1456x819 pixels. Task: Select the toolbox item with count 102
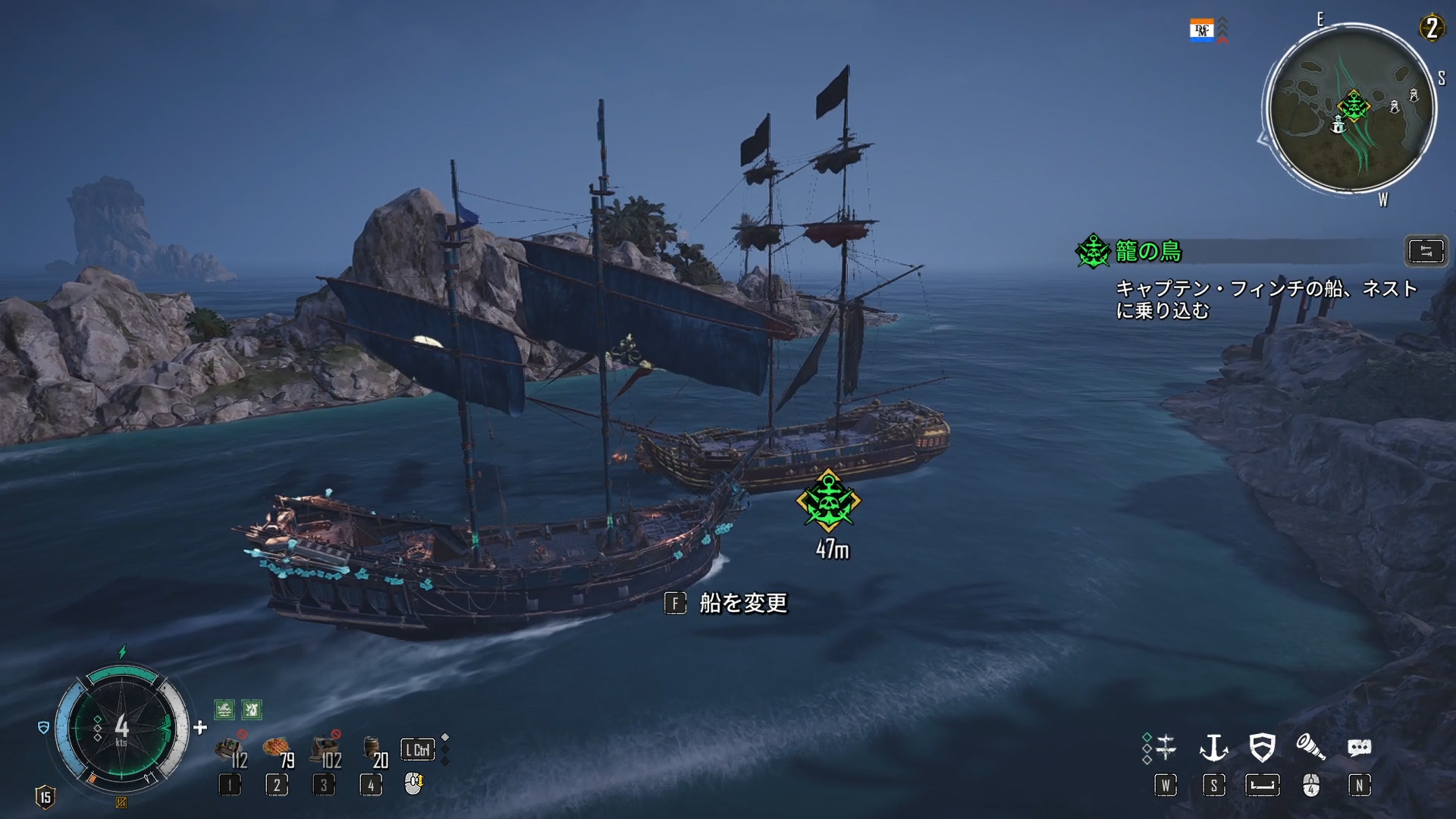(x=326, y=750)
